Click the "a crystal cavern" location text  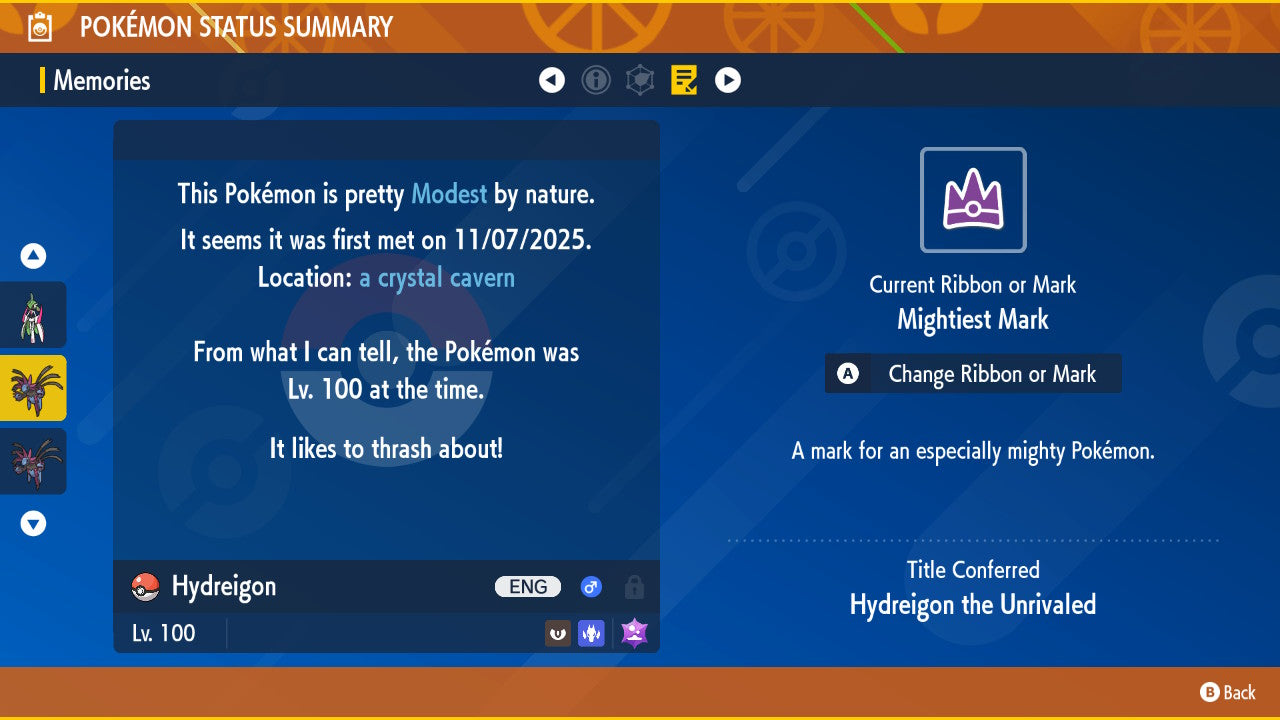(437, 277)
